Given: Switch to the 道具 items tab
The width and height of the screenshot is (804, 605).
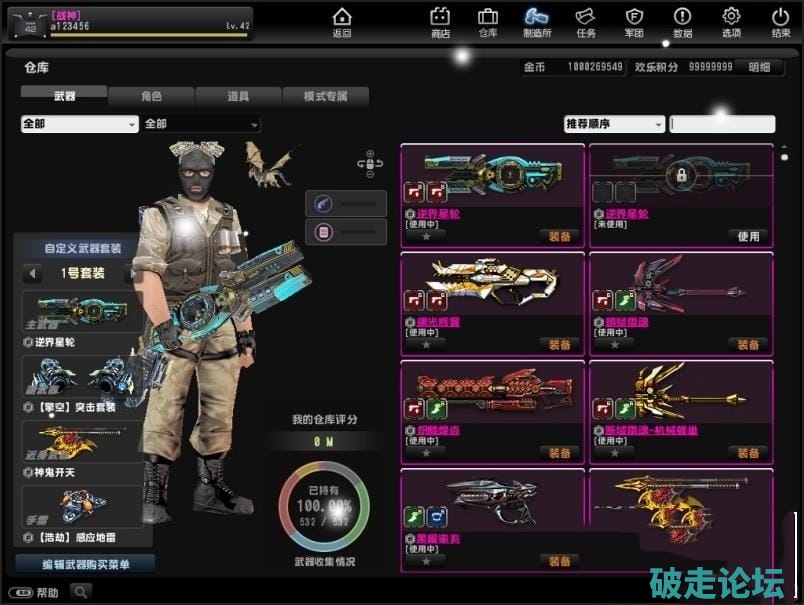Looking at the screenshot, I should tap(238, 97).
